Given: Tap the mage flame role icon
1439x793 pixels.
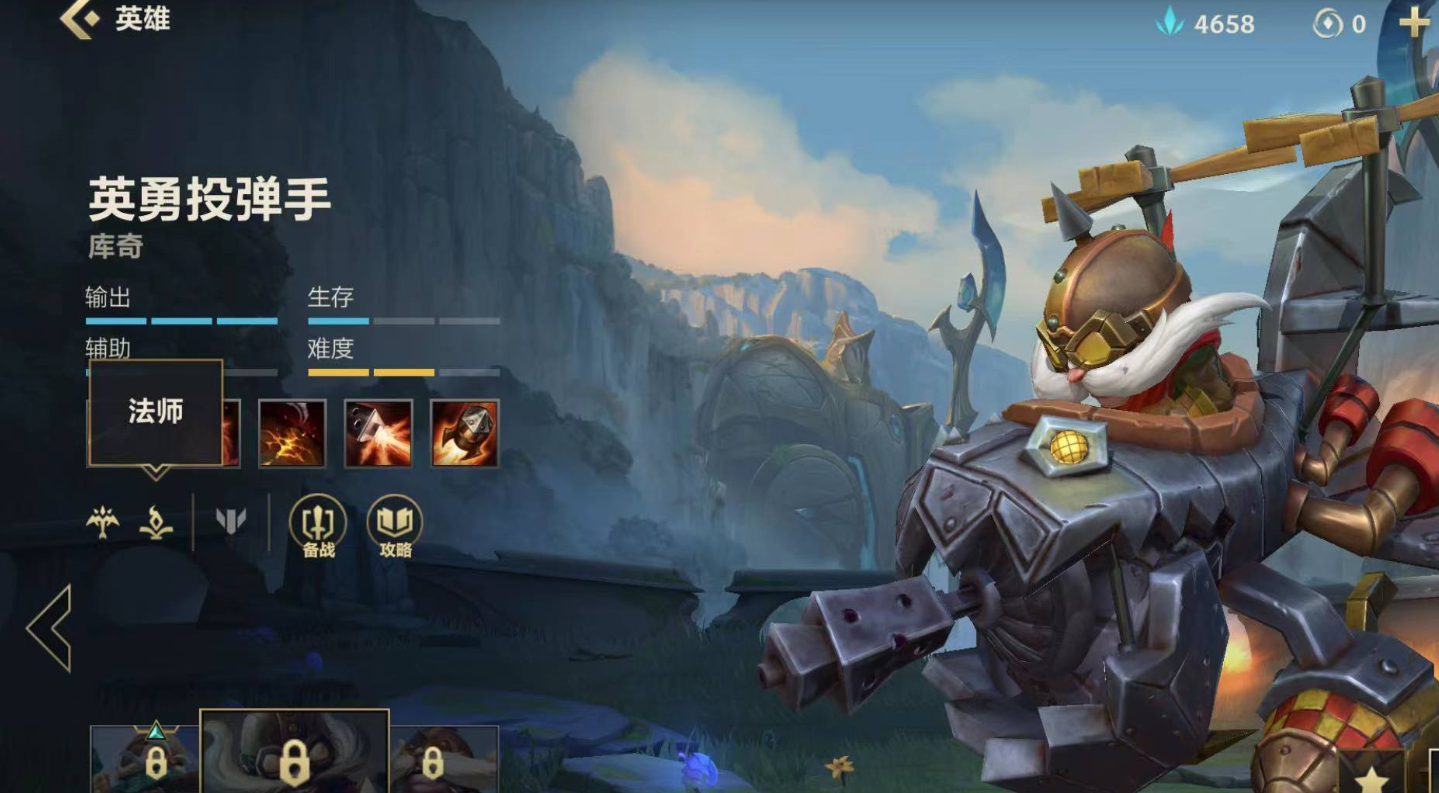Looking at the screenshot, I should [x=156, y=522].
